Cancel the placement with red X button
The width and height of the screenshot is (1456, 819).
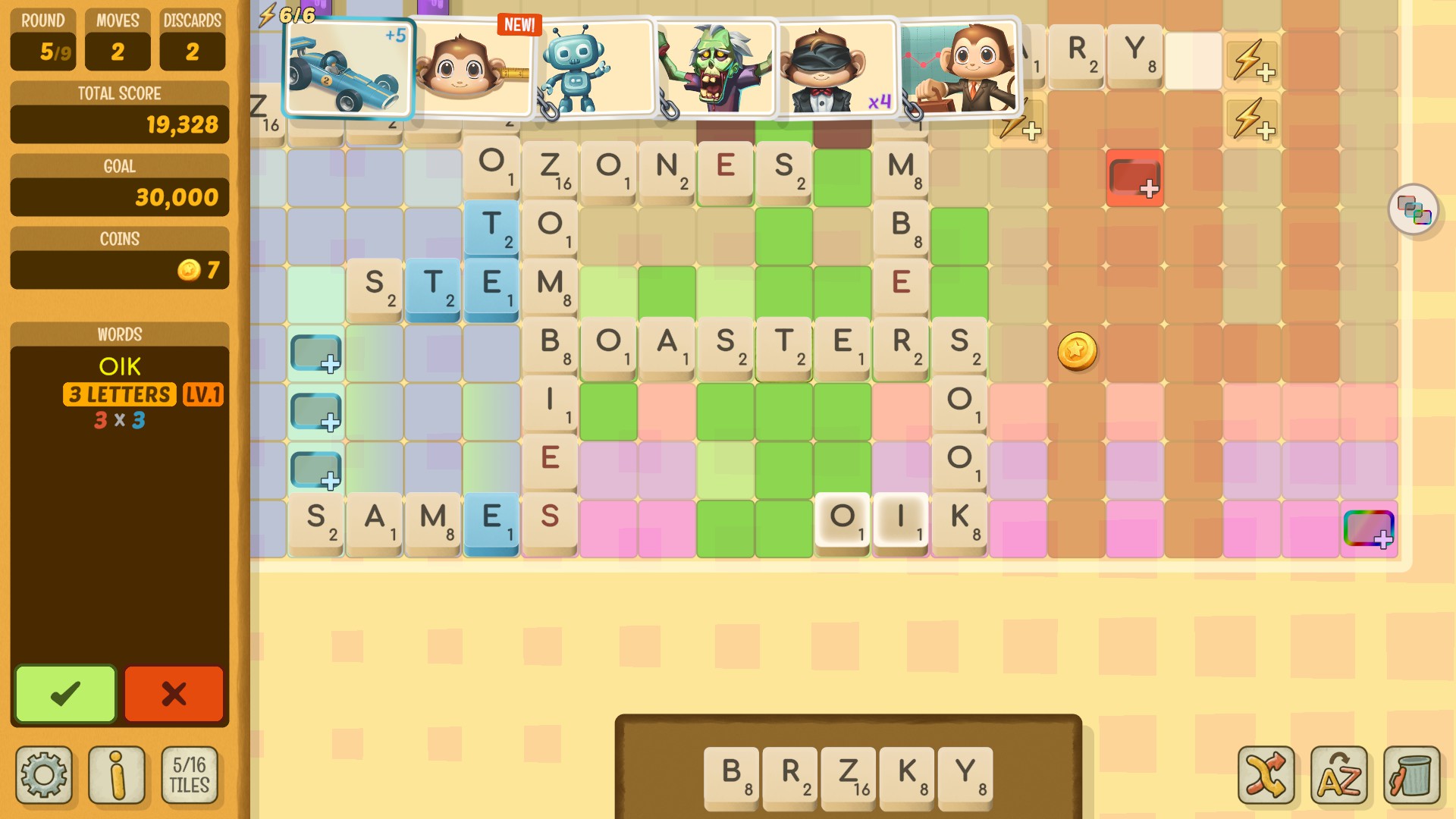pos(174,692)
